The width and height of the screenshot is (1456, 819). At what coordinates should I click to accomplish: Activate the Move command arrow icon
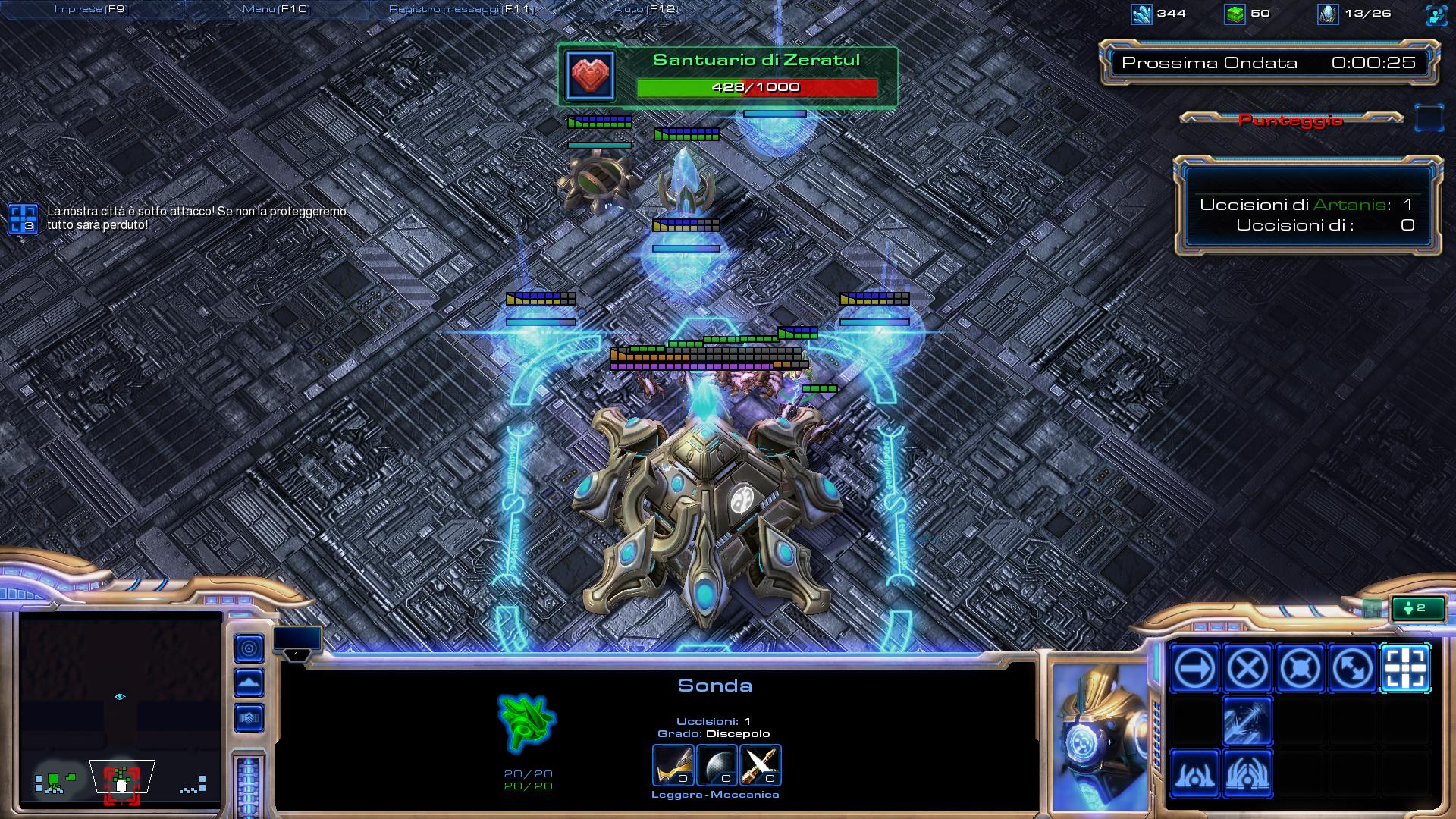pos(1194,669)
